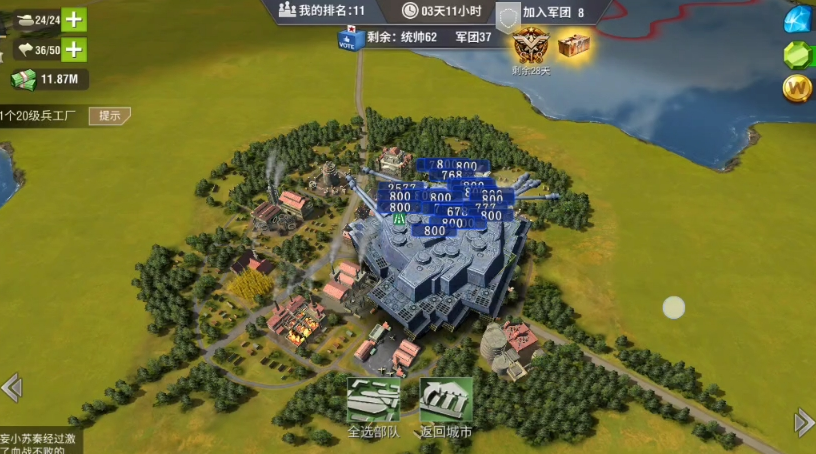Click the left page arrow

point(11,387)
